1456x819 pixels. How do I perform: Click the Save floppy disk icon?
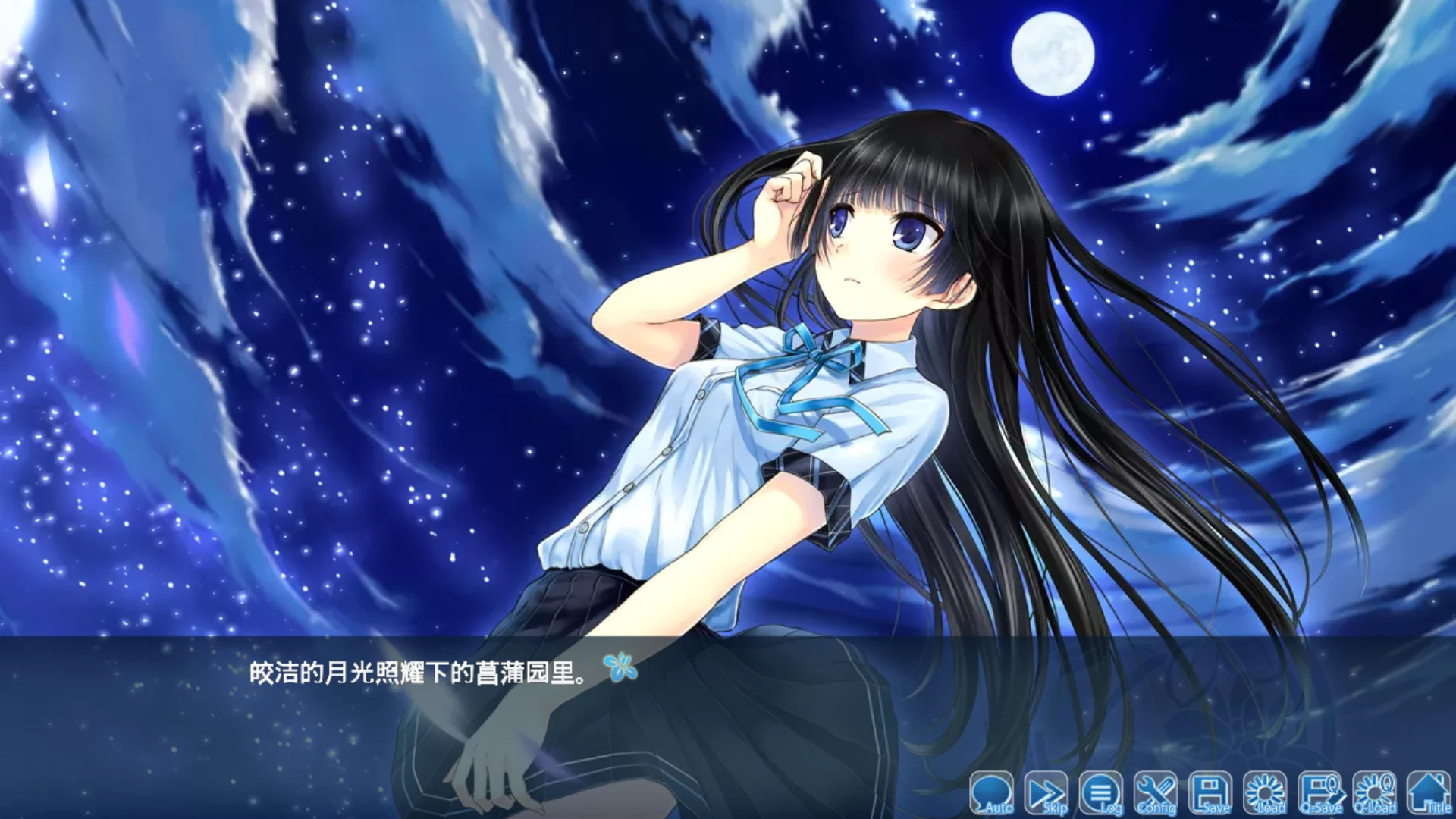(1211, 792)
